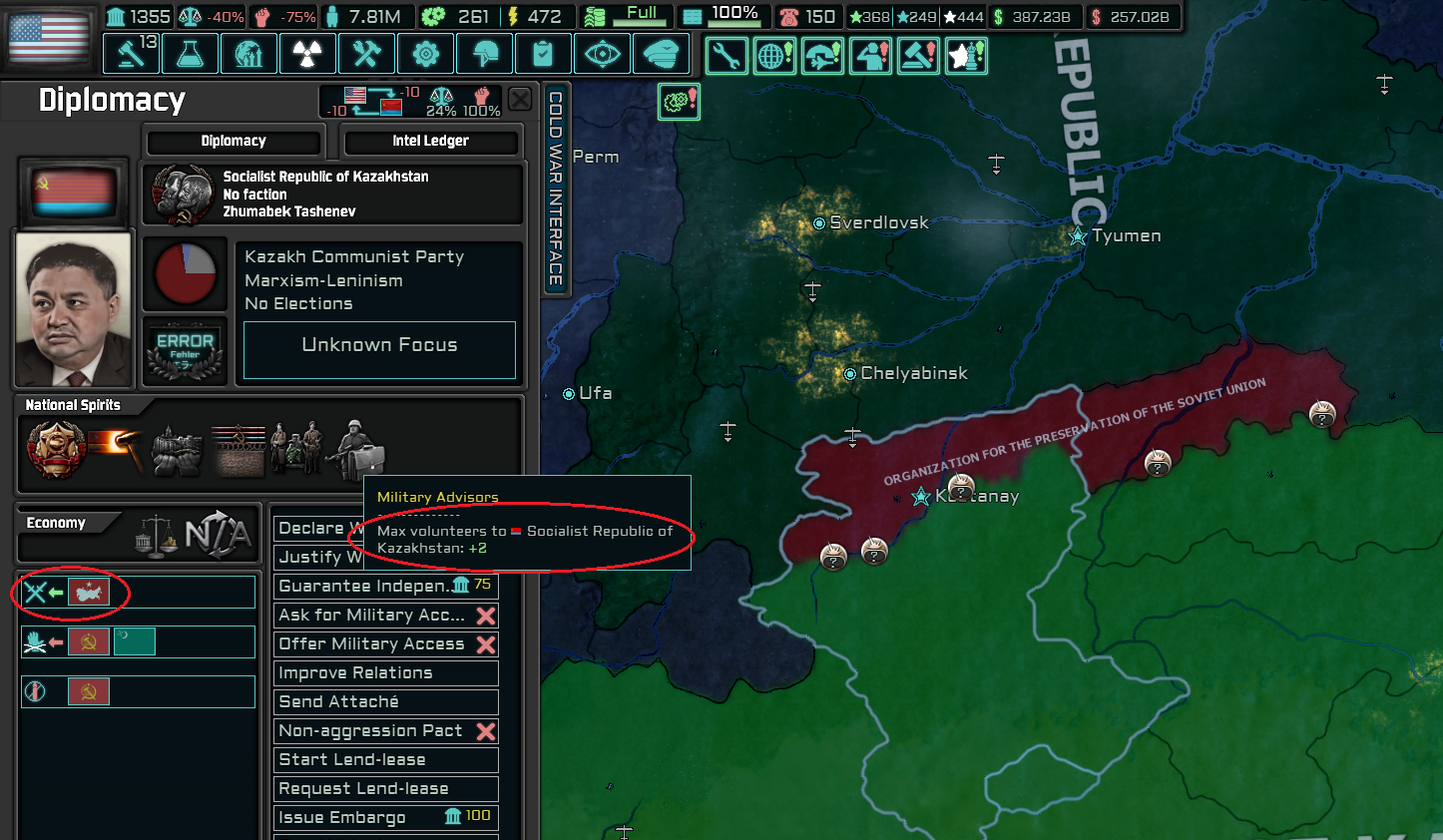
Task: Click the Improve Relations action
Action: click(385, 672)
